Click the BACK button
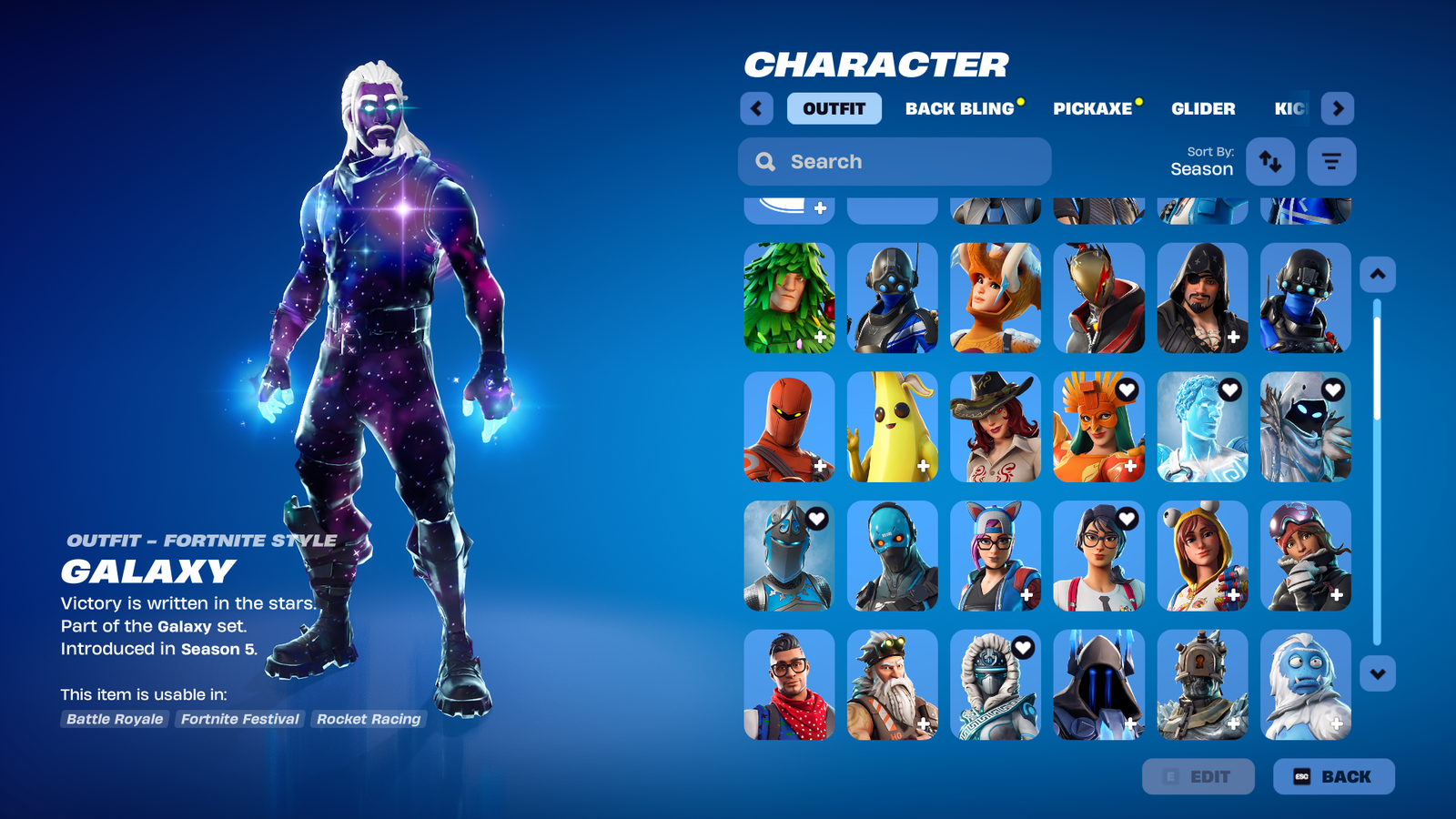This screenshot has width=1456, height=819. coord(1334,776)
